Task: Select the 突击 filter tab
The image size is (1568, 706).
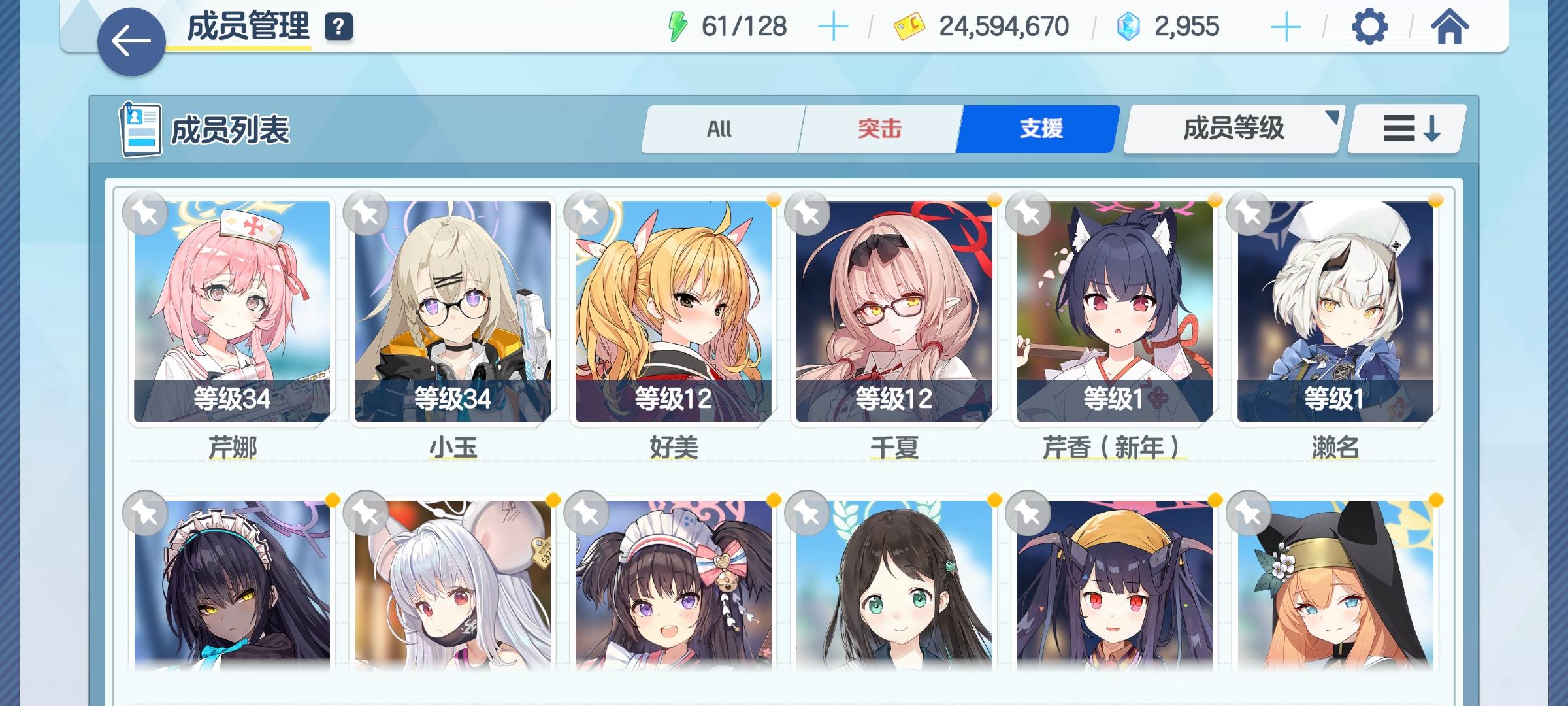Action: (878, 129)
